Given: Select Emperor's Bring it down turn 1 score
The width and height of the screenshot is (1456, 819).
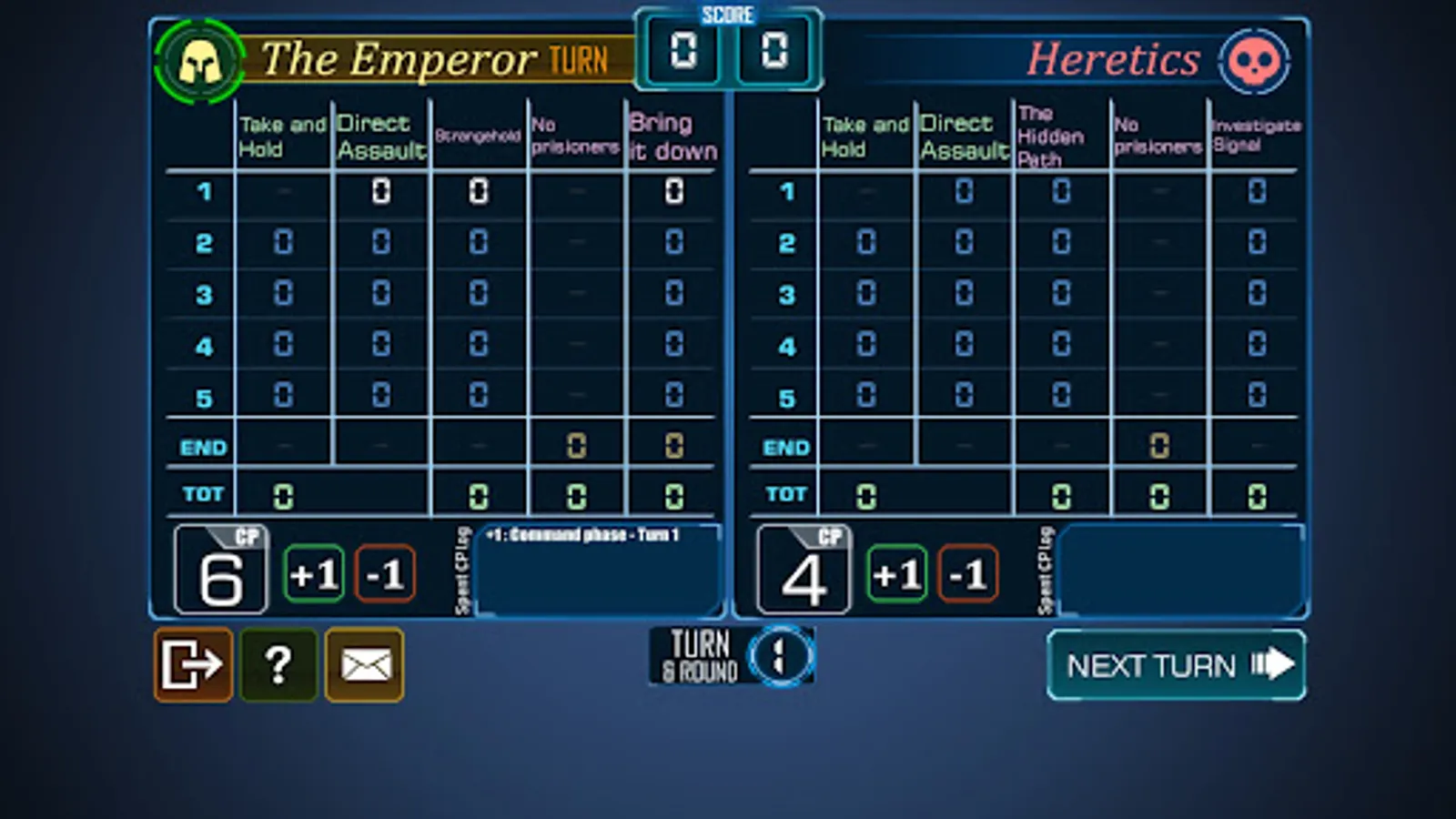Looking at the screenshot, I should (673, 192).
